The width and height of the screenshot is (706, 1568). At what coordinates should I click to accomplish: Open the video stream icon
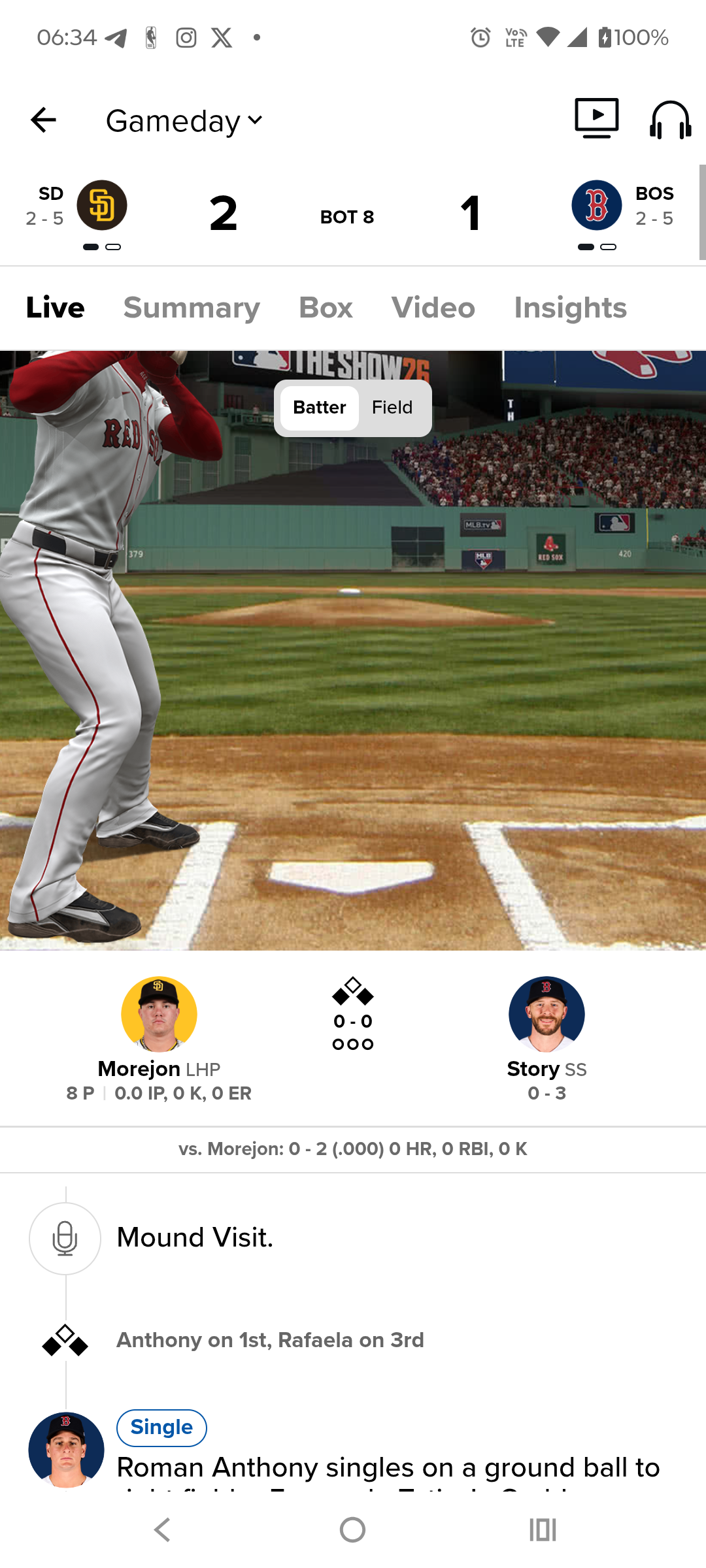596,118
